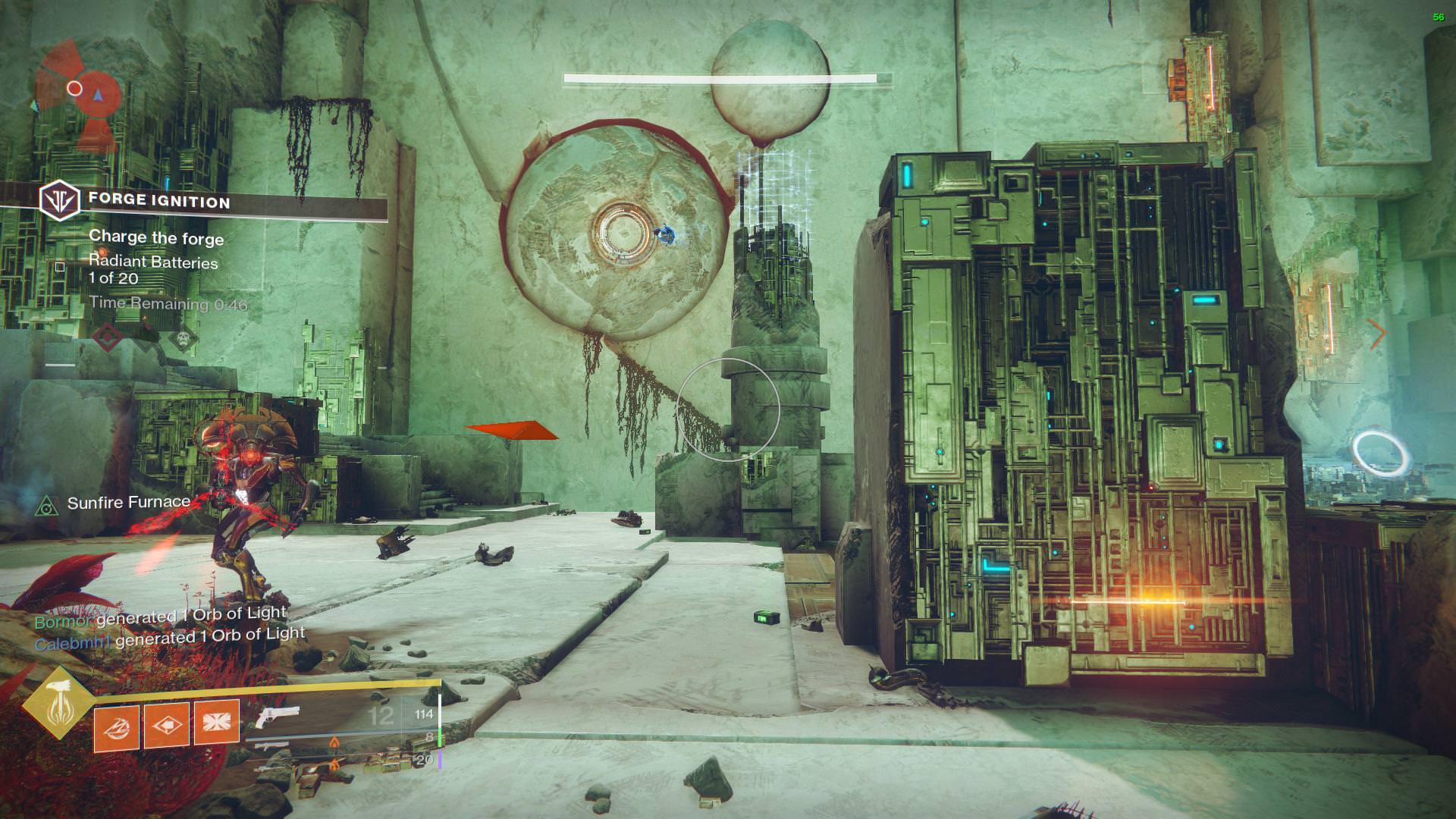Trigger the melee ability icon
The image size is (1456, 819).
coord(167,724)
